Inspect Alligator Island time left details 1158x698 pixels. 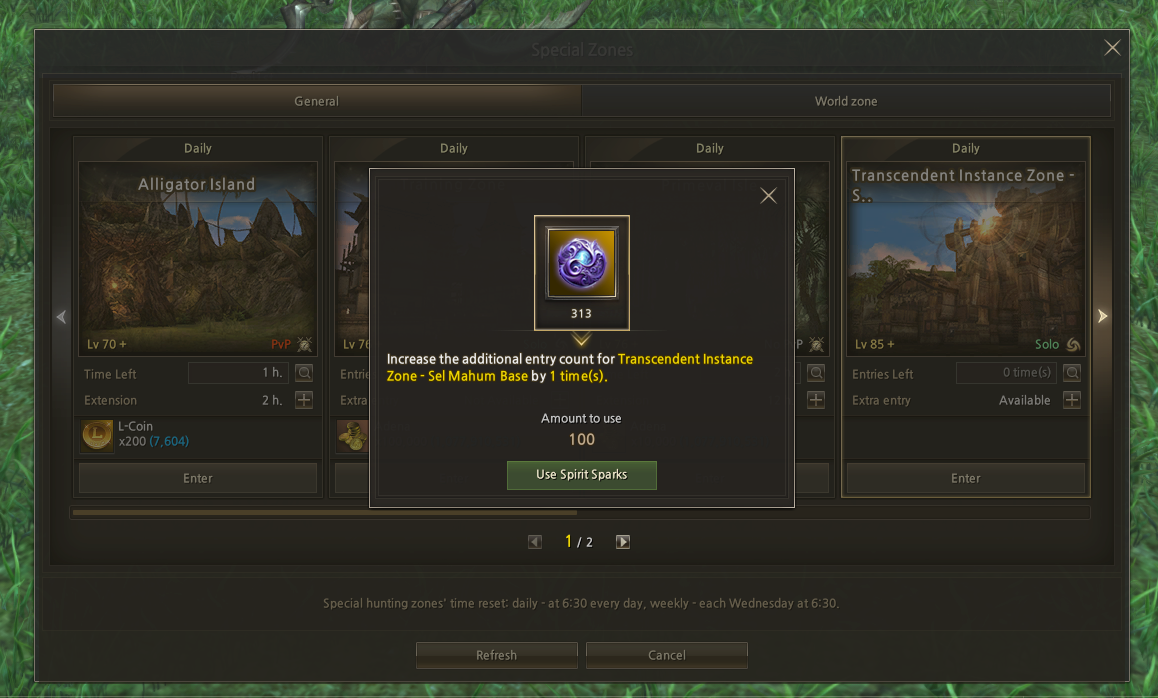click(304, 373)
